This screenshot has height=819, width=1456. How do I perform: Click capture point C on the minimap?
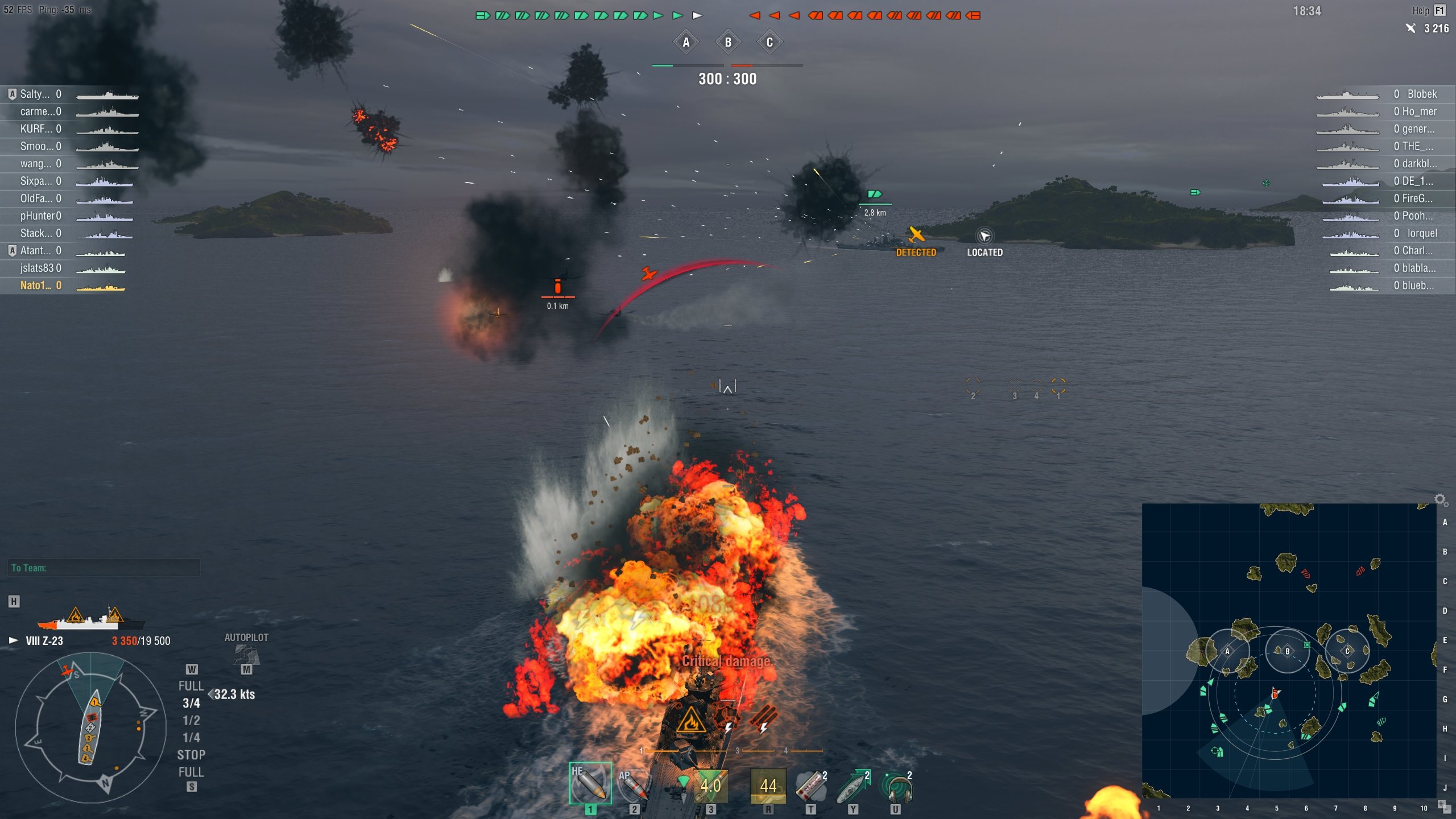coord(1347,651)
